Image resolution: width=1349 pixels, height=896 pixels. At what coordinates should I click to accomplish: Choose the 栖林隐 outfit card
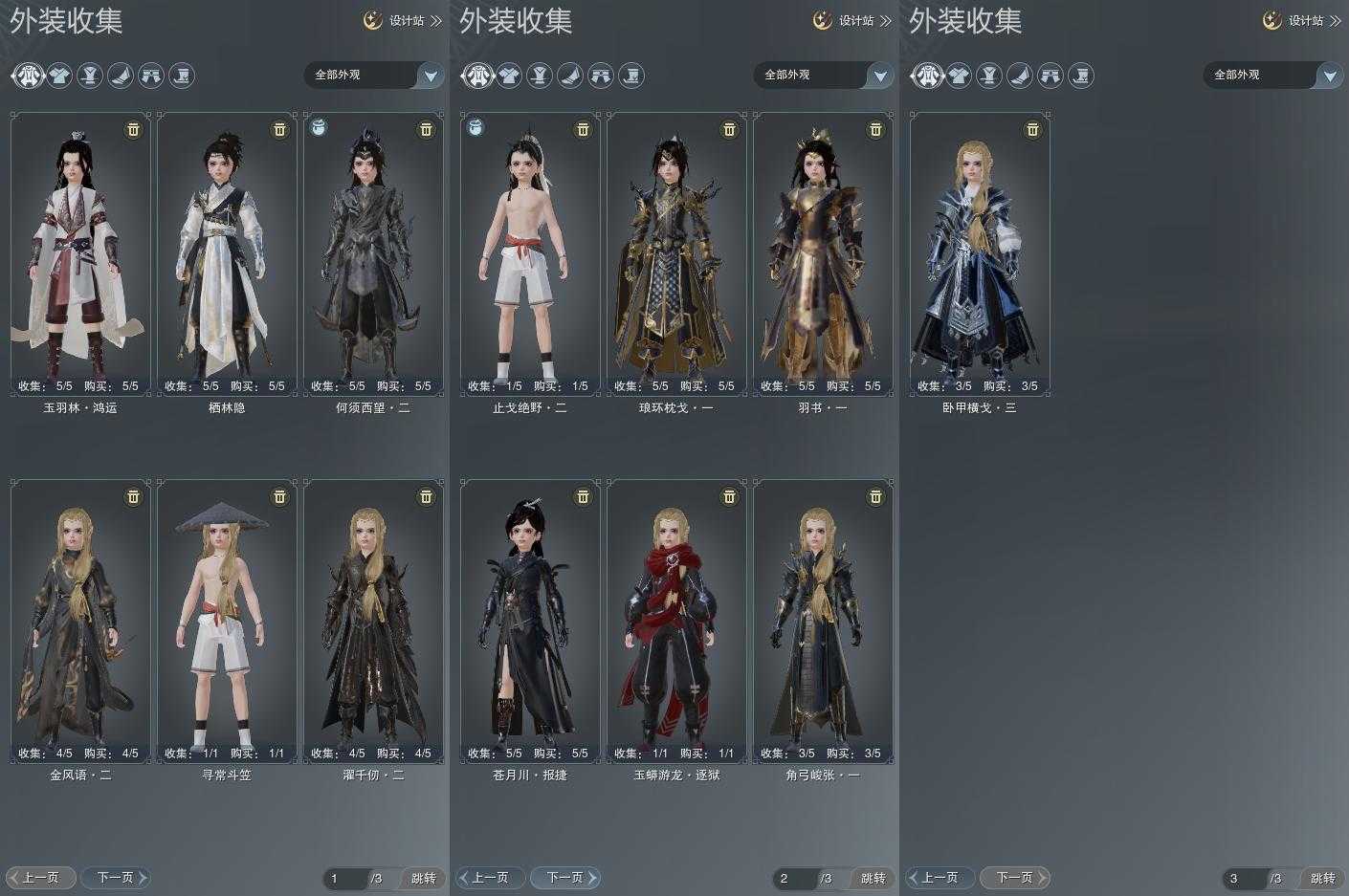pos(227,253)
